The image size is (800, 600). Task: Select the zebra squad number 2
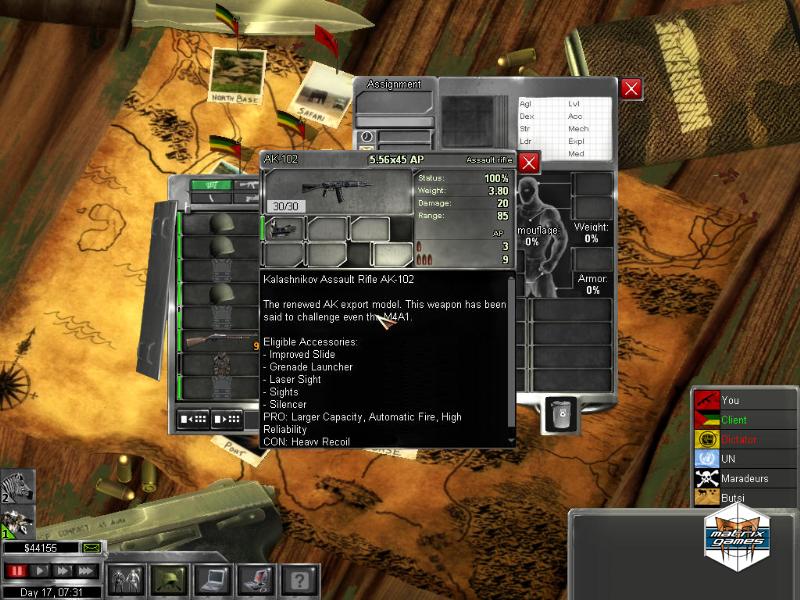(x=17, y=487)
